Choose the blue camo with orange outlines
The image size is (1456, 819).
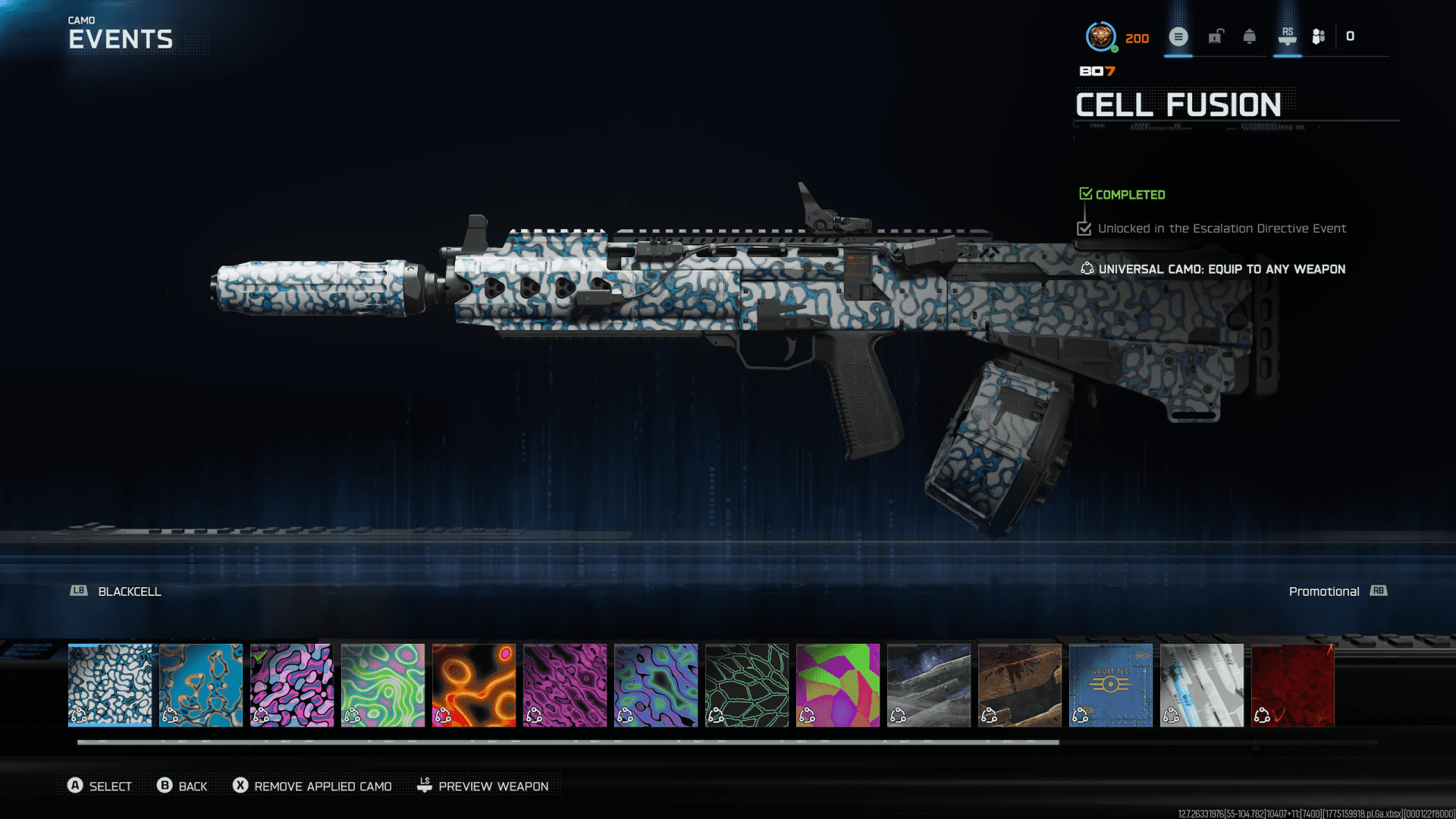(x=201, y=685)
